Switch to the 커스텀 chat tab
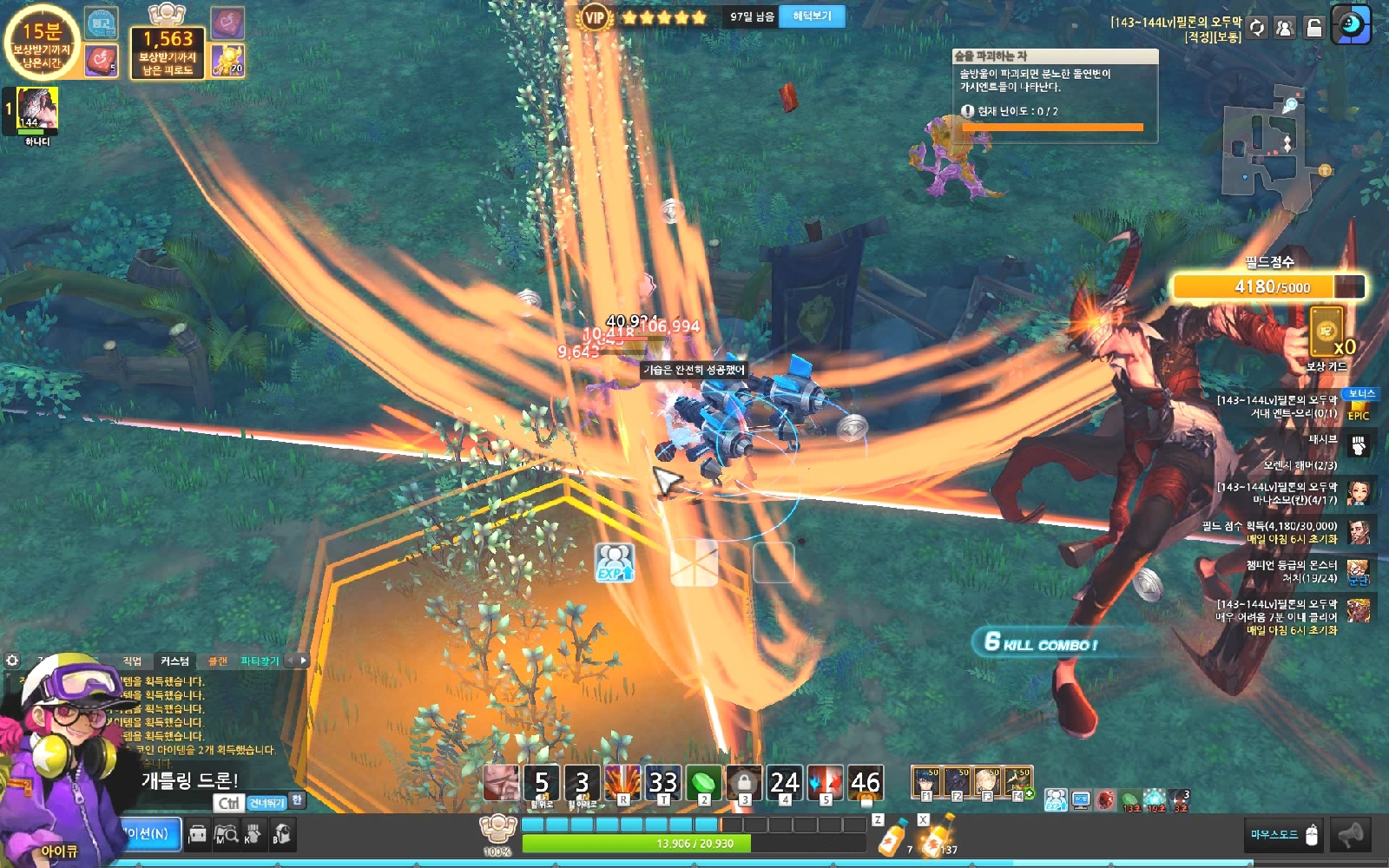Viewport: 1389px width, 868px height. coord(174,661)
